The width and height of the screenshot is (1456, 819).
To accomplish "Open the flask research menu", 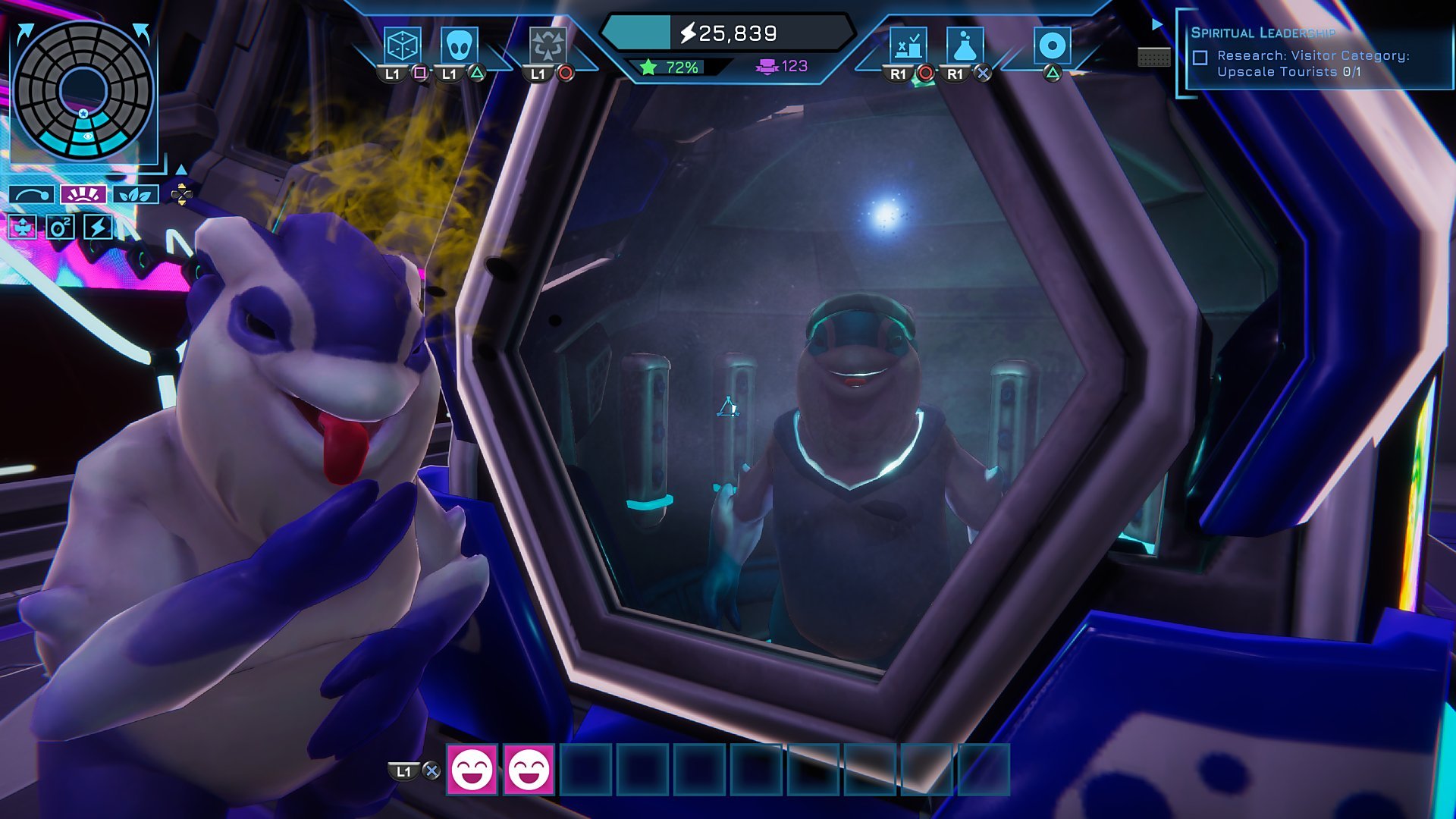I will click(965, 45).
